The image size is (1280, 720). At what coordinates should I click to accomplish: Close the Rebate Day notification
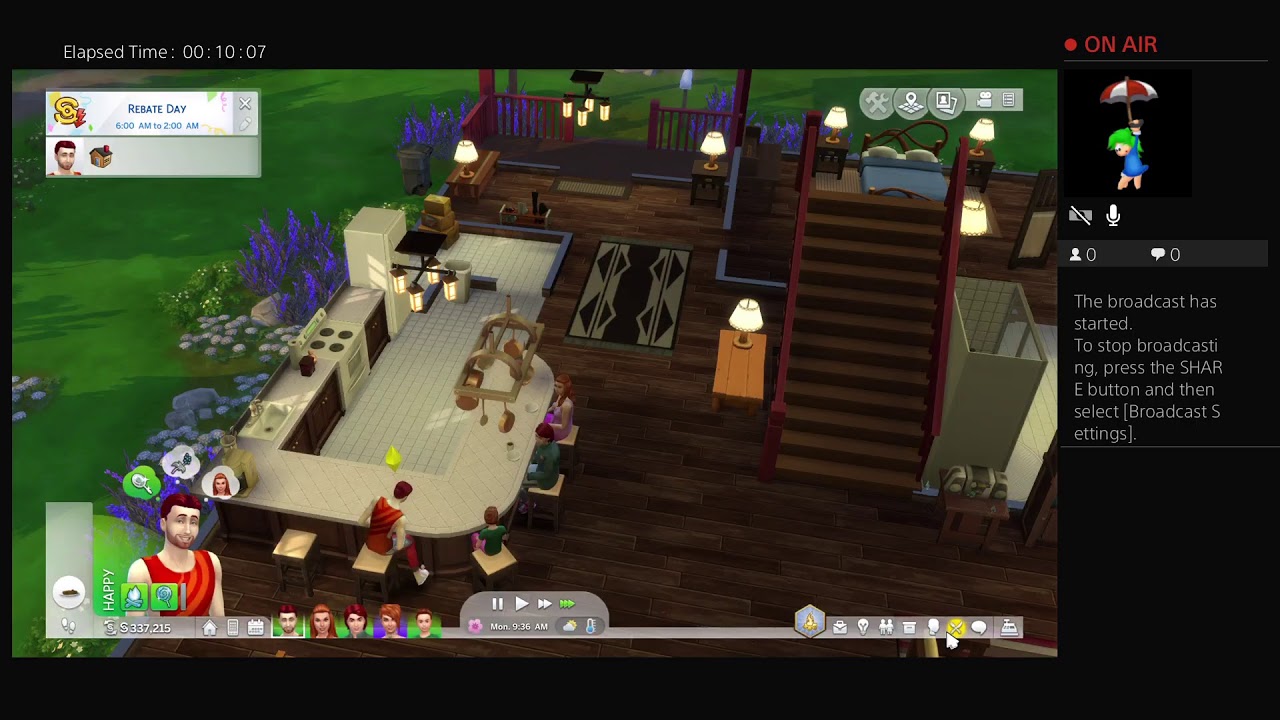(x=245, y=104)
